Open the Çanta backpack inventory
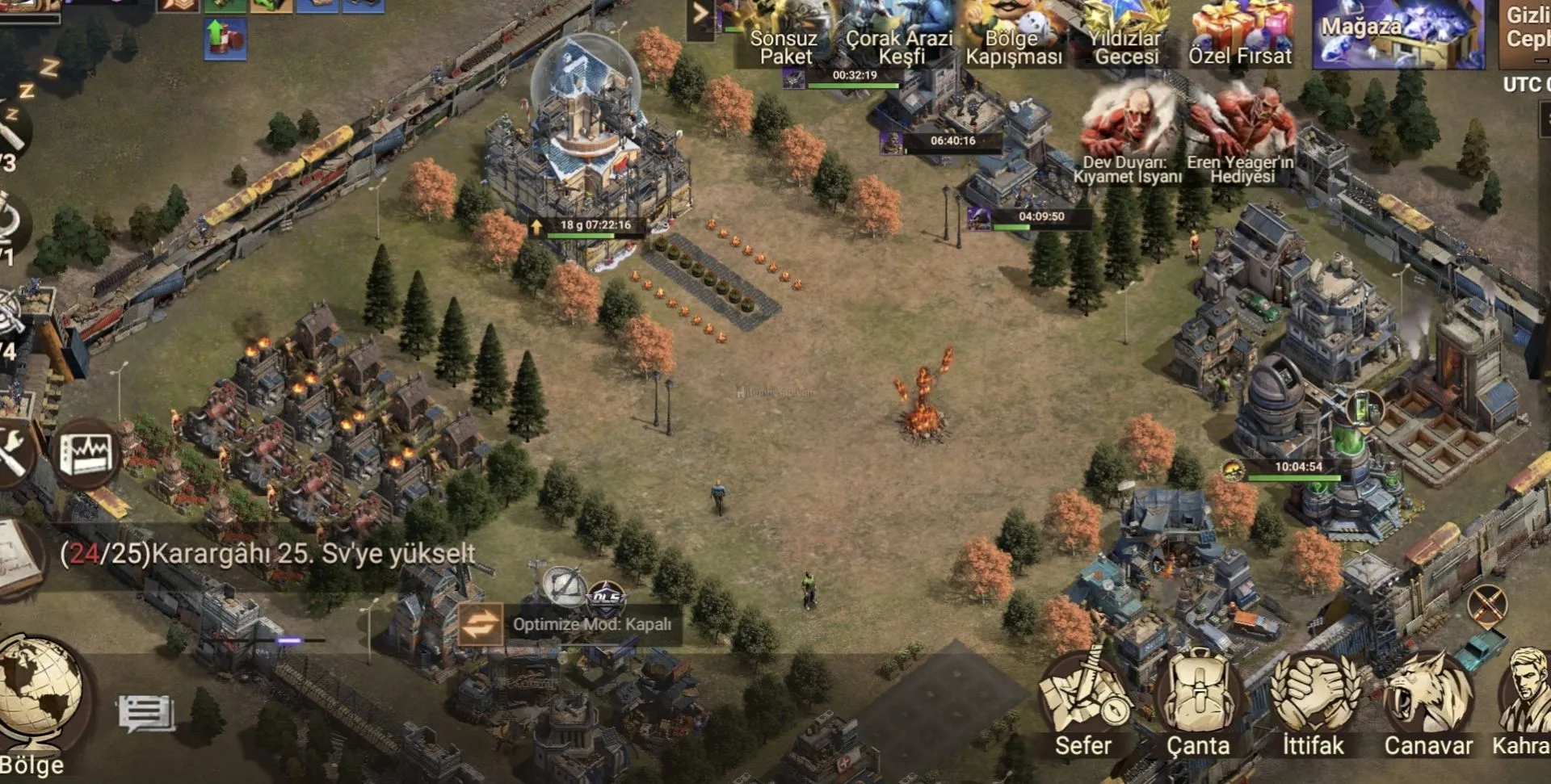Image resolution: width=1551 pixels, height=784 pixels. [1198, 704]
